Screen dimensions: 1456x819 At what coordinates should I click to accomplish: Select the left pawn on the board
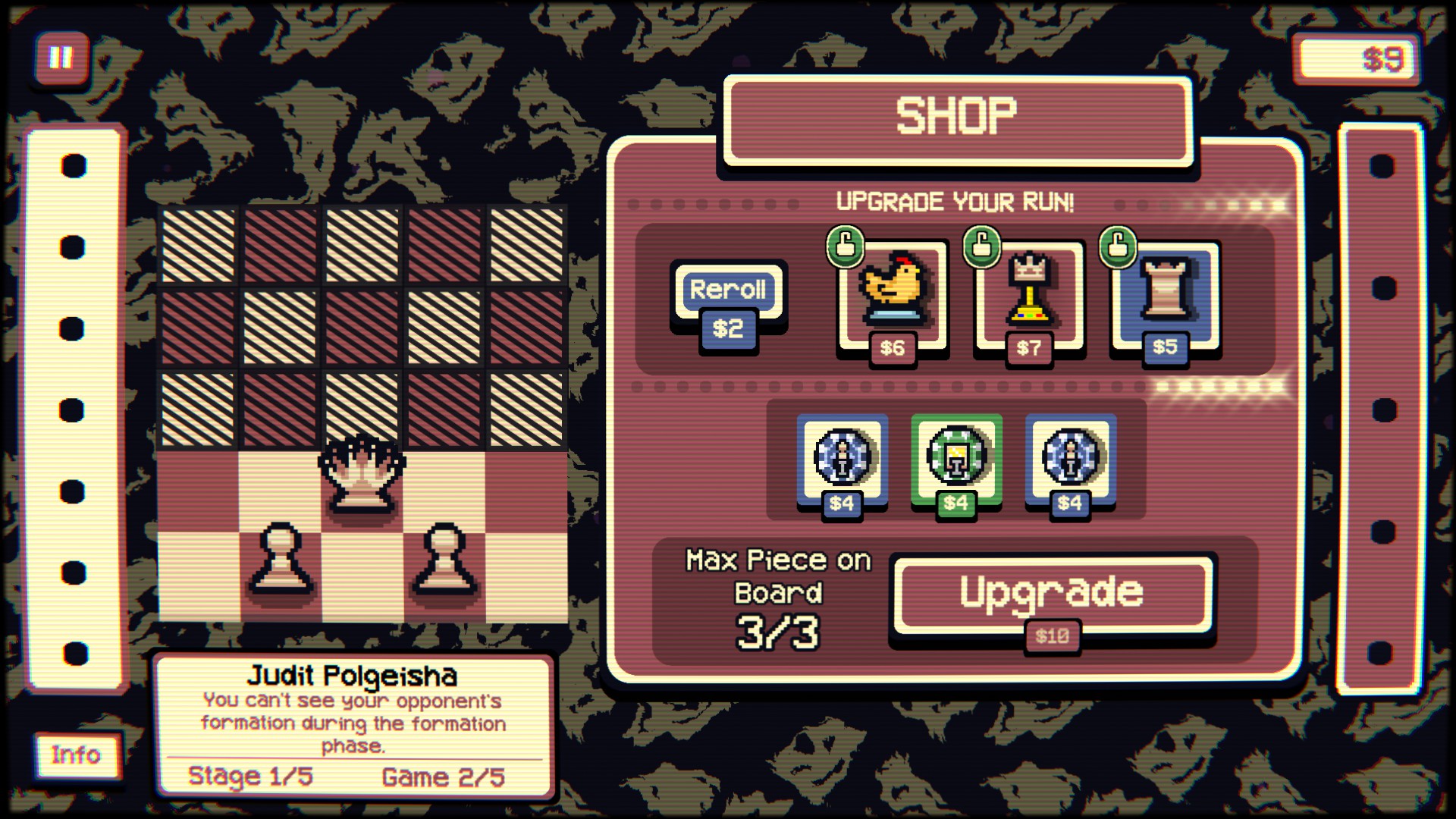280,557
